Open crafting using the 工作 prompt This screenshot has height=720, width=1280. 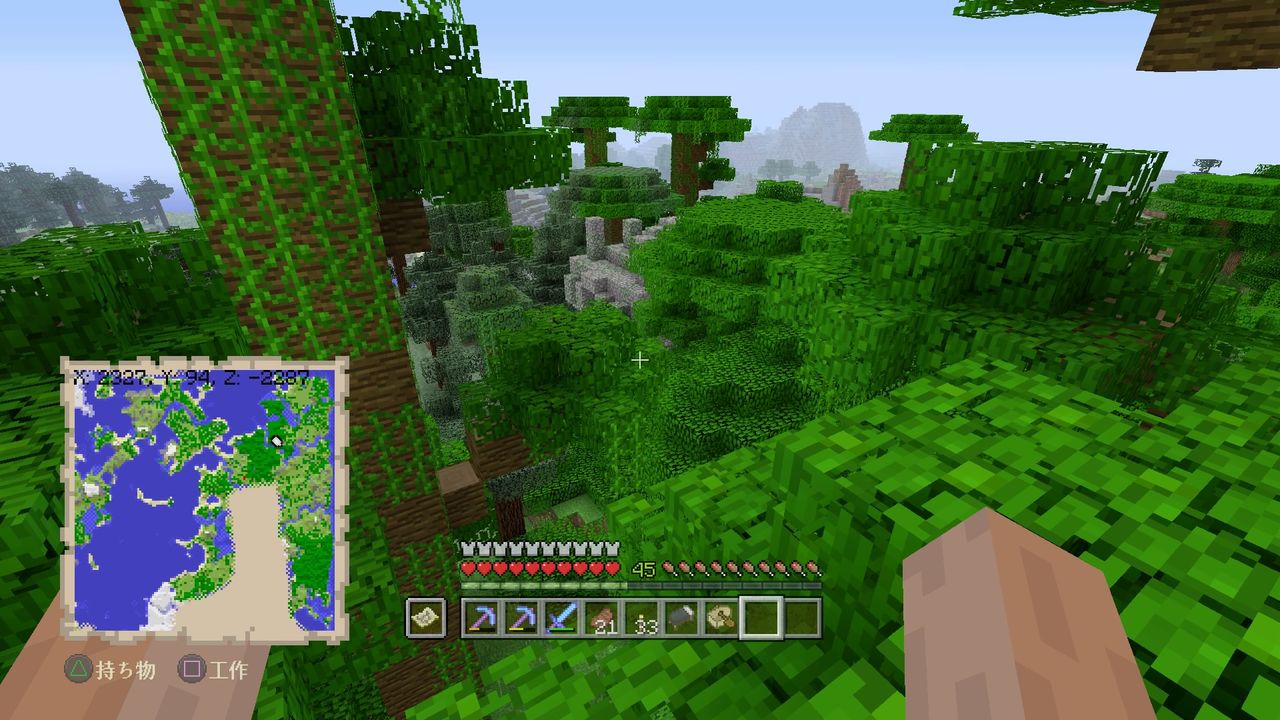[x=230, y=668]
